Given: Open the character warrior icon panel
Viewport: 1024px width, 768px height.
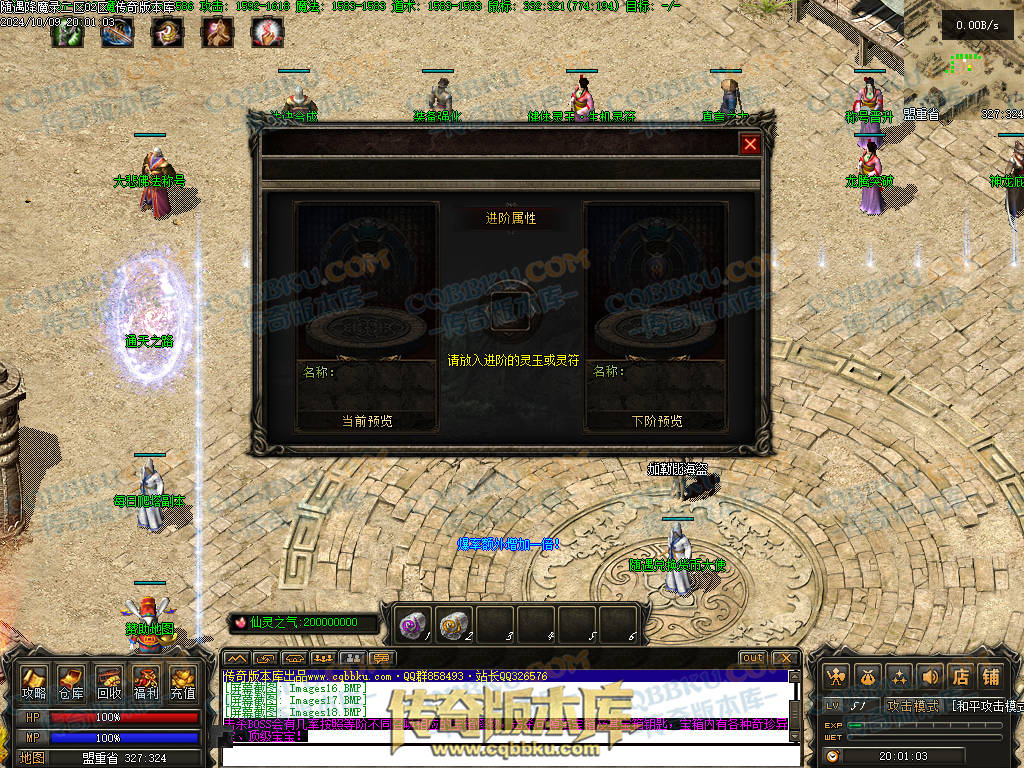Looking at the screenshot, I should [837, 677].
